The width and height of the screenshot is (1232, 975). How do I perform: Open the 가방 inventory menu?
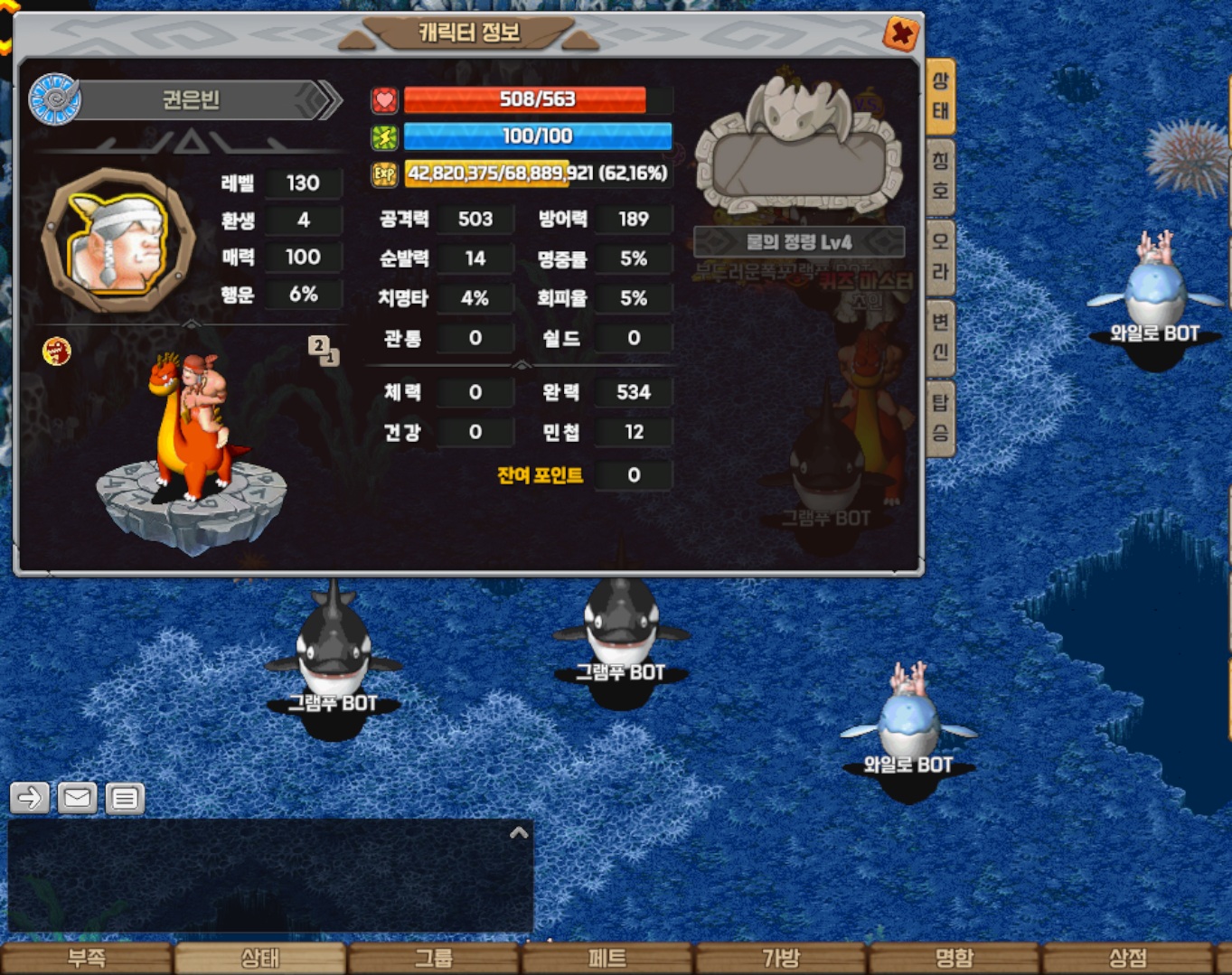[x=781, y=958]
